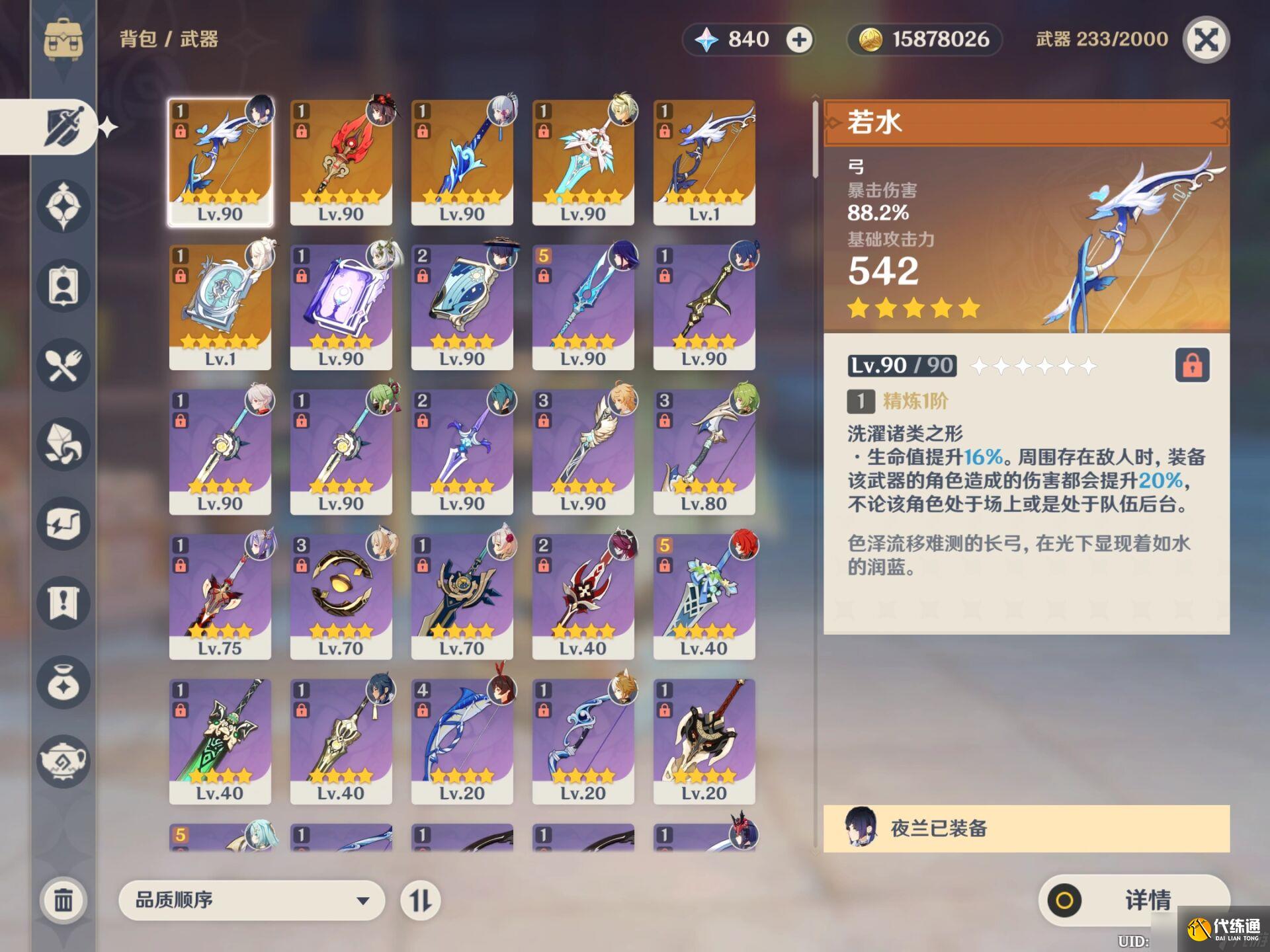Viewport: 1270px width, 952px height.
Task: Open the 品质顺序 quality sort dropdown
Action: click(x=251, y=900)
